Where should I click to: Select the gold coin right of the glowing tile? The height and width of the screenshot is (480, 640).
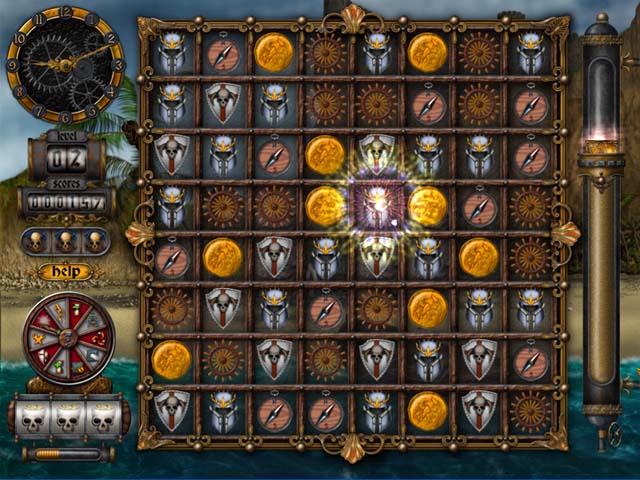click(x=428, y=205)
